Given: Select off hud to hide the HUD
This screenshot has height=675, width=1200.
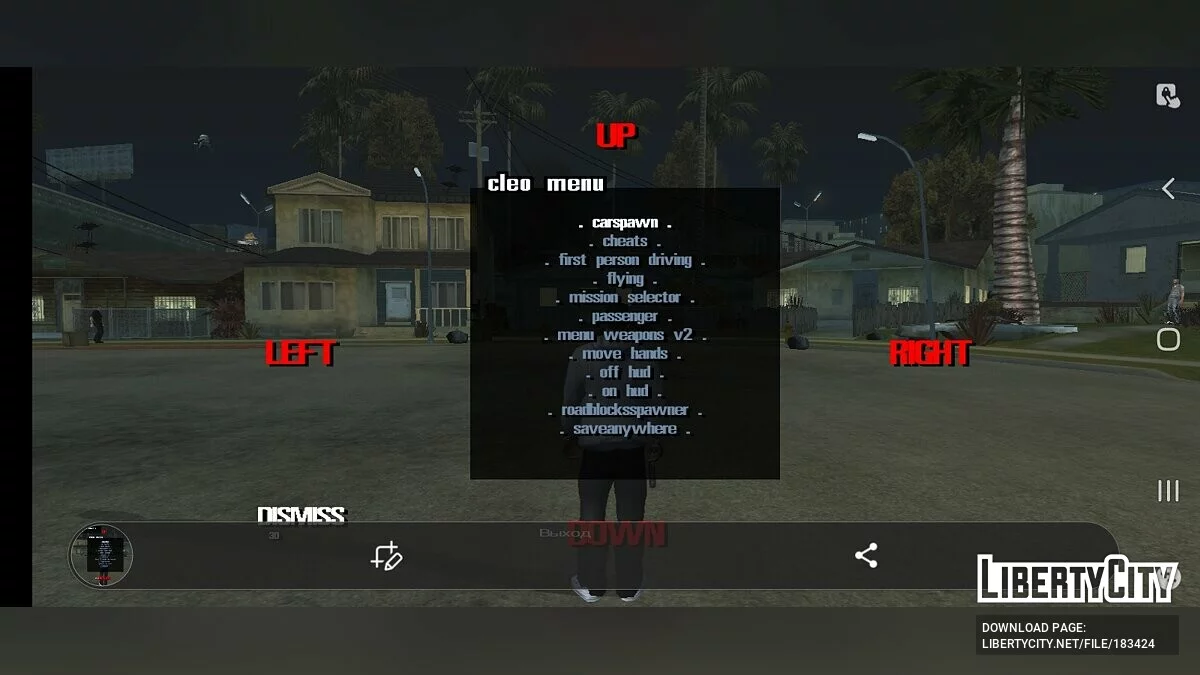Looking at the screenshot, I should click(x=624, y=372).
